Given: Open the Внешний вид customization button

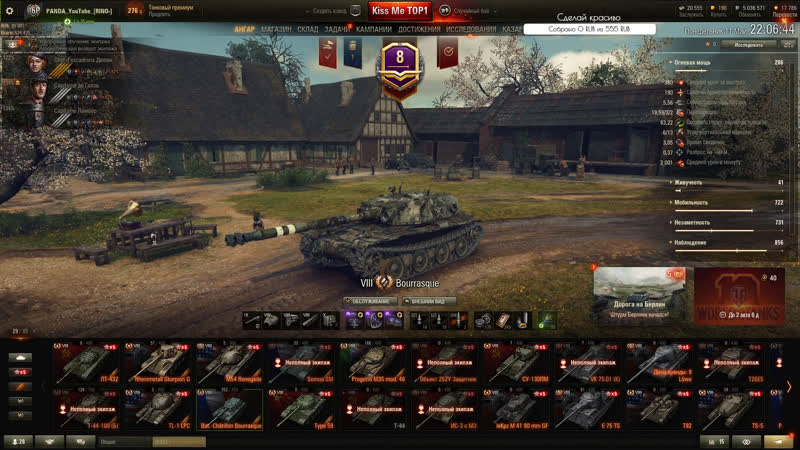Looking at the screenshot, I should (x=430, y=300).
